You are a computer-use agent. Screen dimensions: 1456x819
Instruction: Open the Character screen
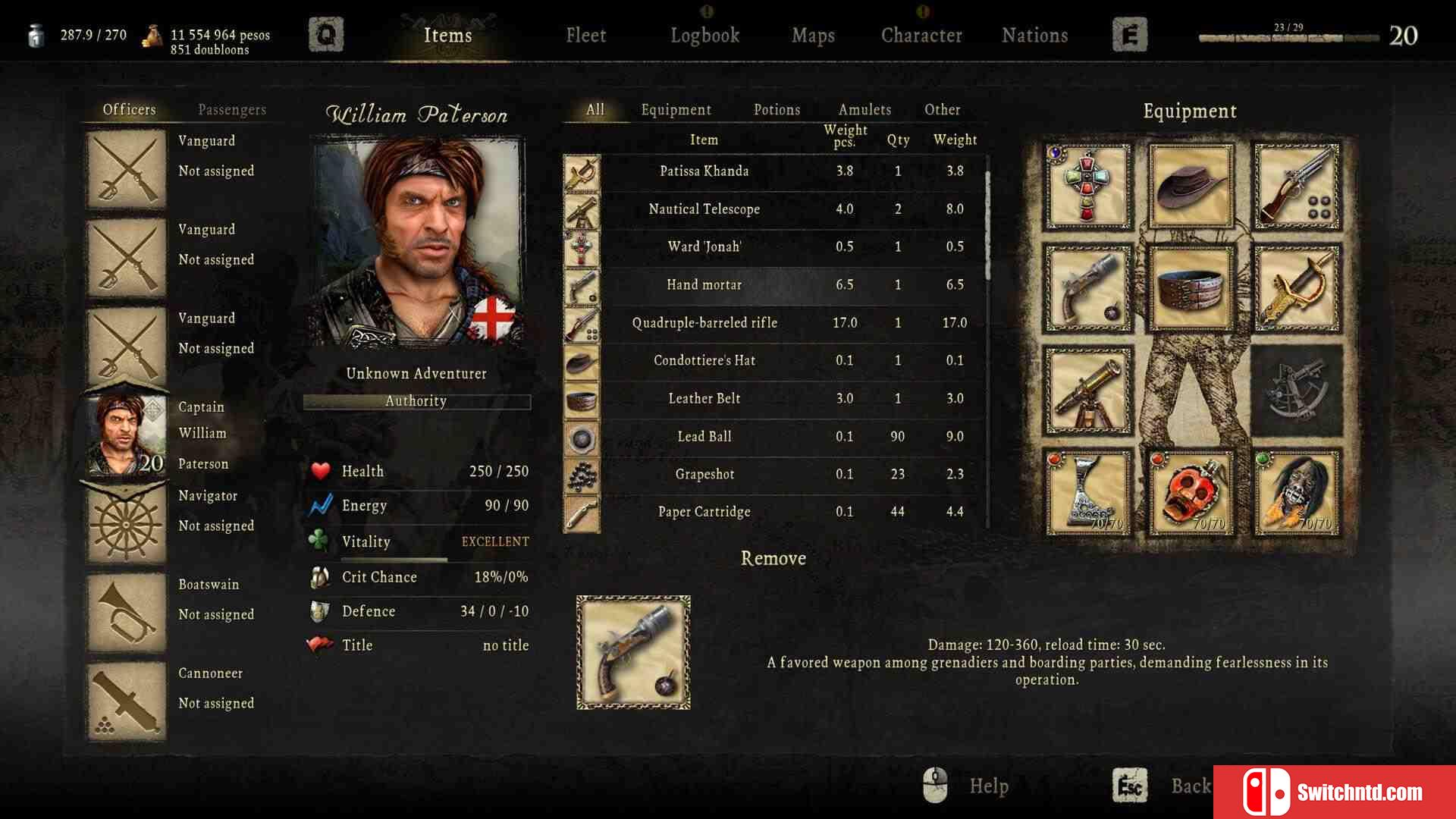pos(921,36)
